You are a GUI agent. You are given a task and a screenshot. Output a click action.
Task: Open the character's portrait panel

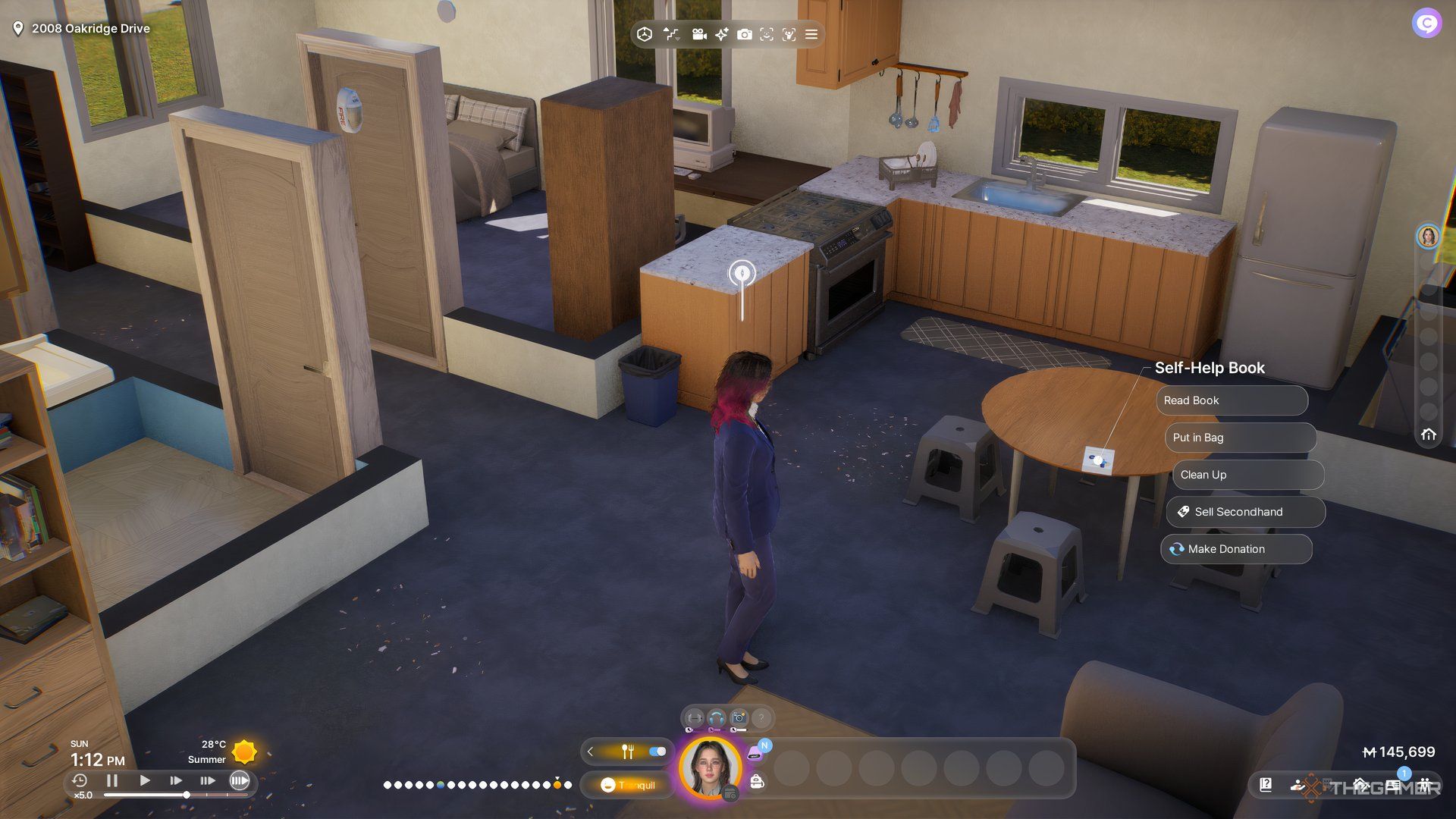pos(710,767)
